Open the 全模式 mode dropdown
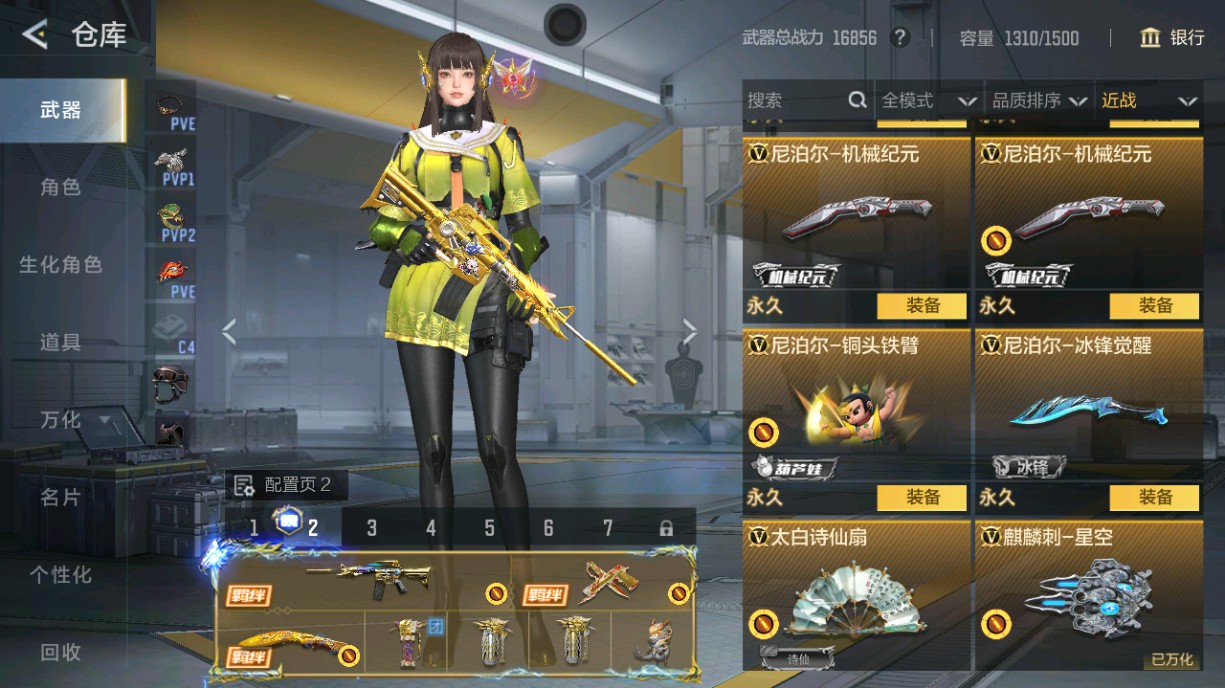 pos(927,100)
